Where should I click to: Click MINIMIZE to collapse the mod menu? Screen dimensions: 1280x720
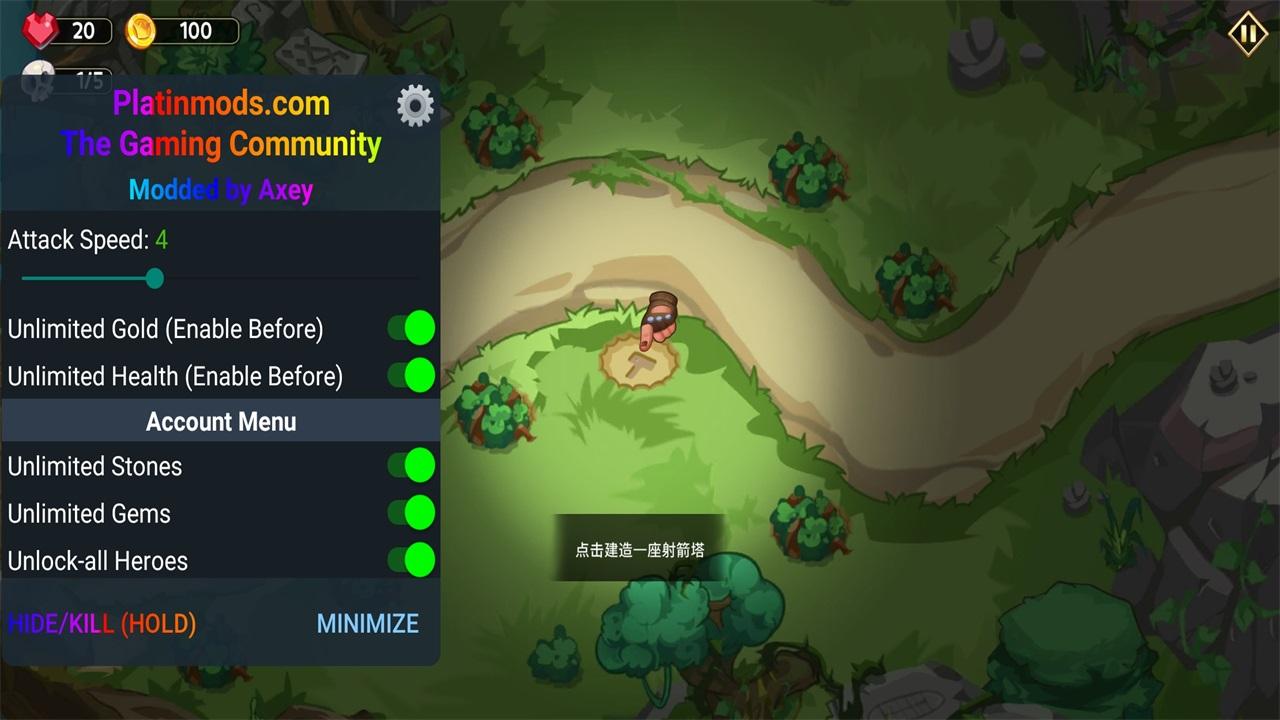(x=367, y=623)
